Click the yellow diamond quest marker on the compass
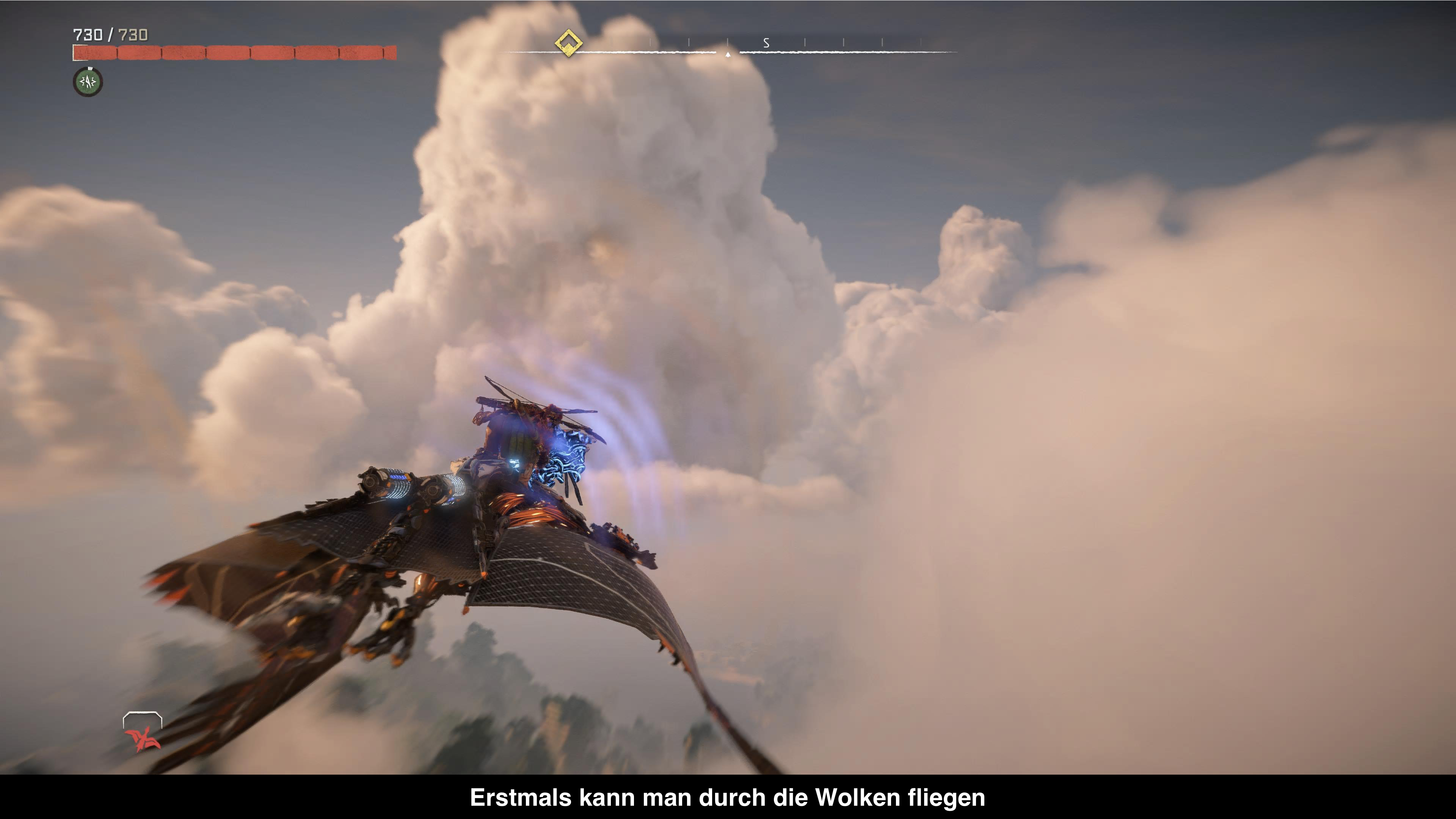This screenshot has height=819, width=1456. 569,42
